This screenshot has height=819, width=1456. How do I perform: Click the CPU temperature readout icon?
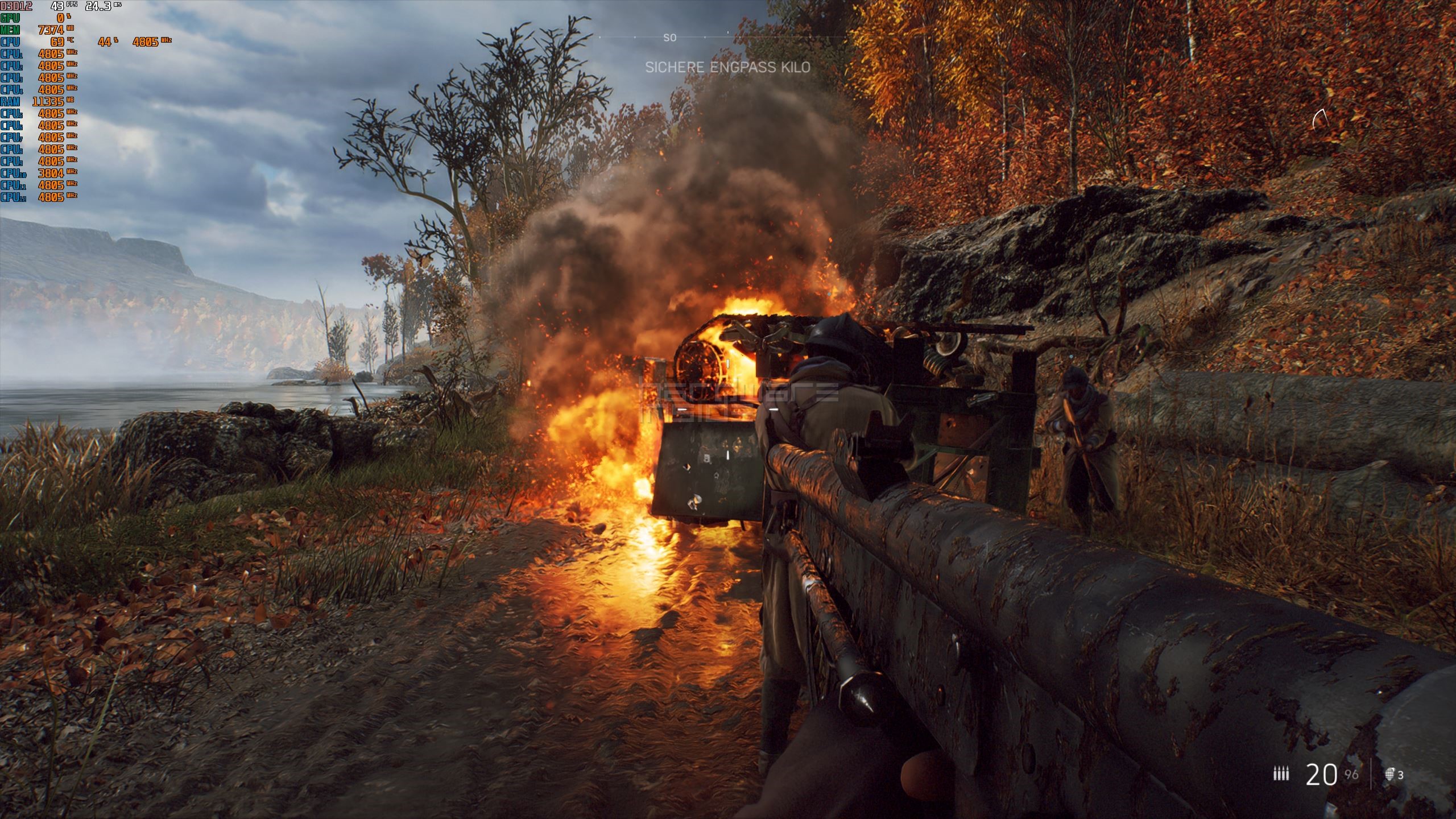(11, 42)
